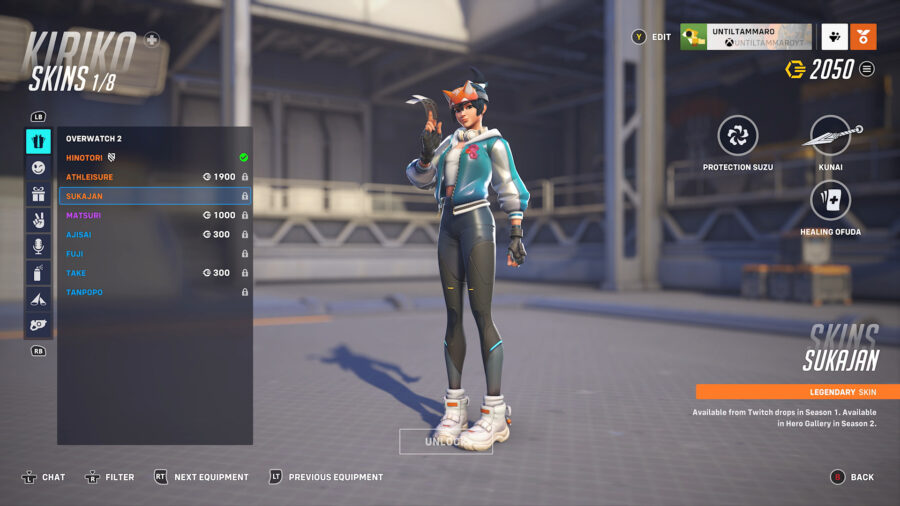Image resolution: width=900 pixels, height=506 pixels.
Task: View the Healing Ofuda ability
Action: (x=831, y=201)
